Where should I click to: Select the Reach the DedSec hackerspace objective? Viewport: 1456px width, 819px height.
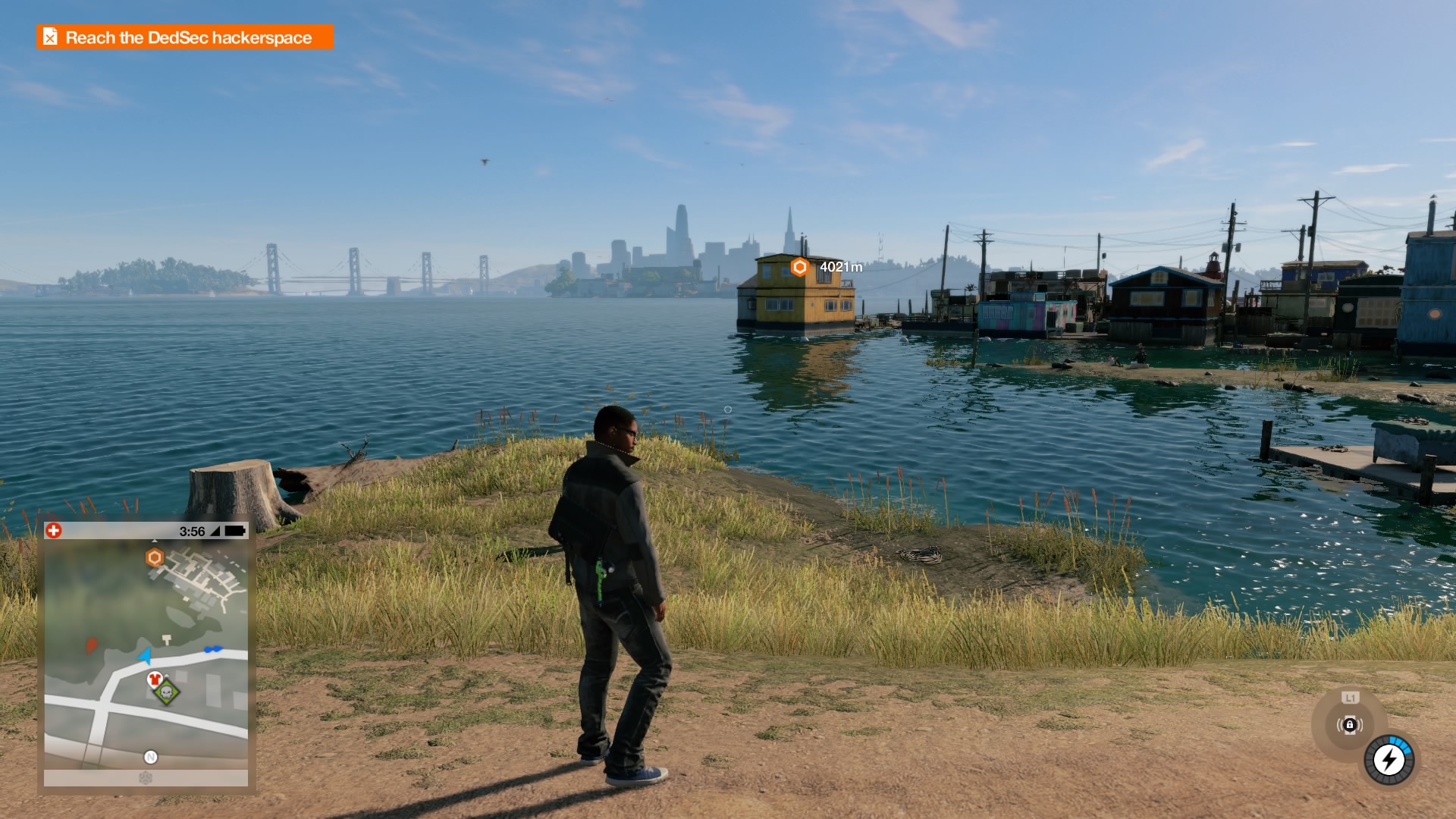pos(185,37)
